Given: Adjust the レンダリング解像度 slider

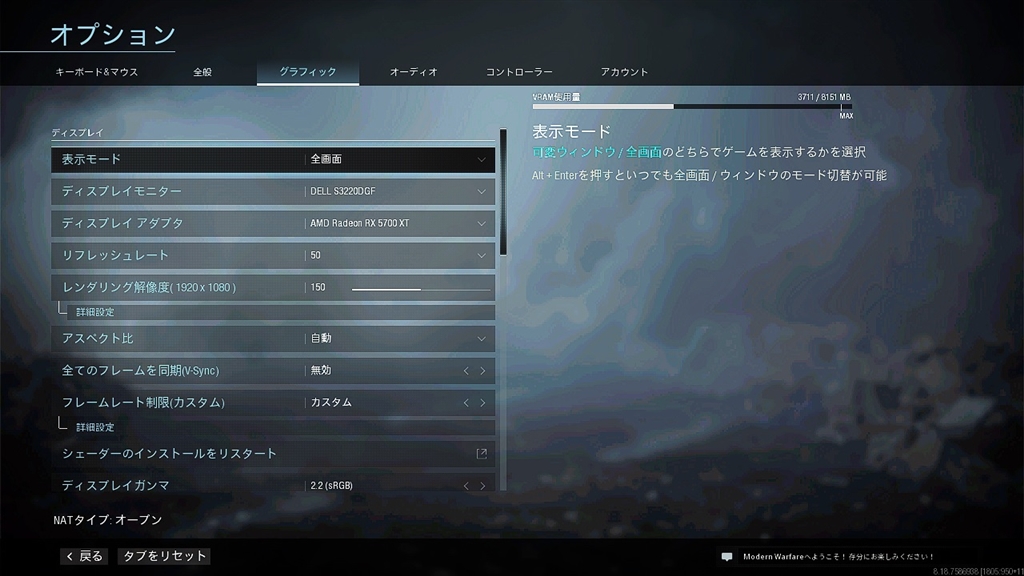Looking at the screenshot, I should point(420,288).
